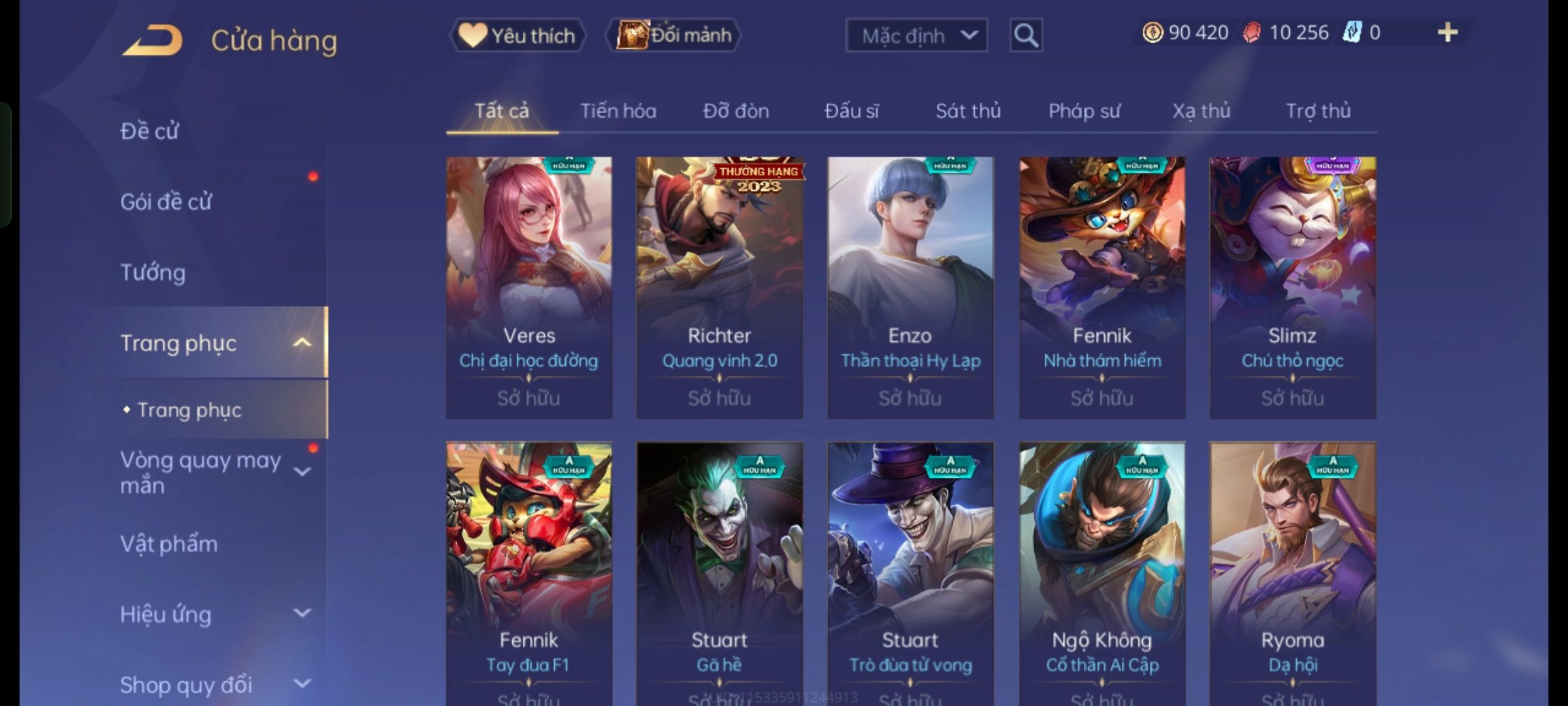This screenshot has height=706, width=1568.
Task: Add currency with the plus button
Action: (x=1447, y=33)
